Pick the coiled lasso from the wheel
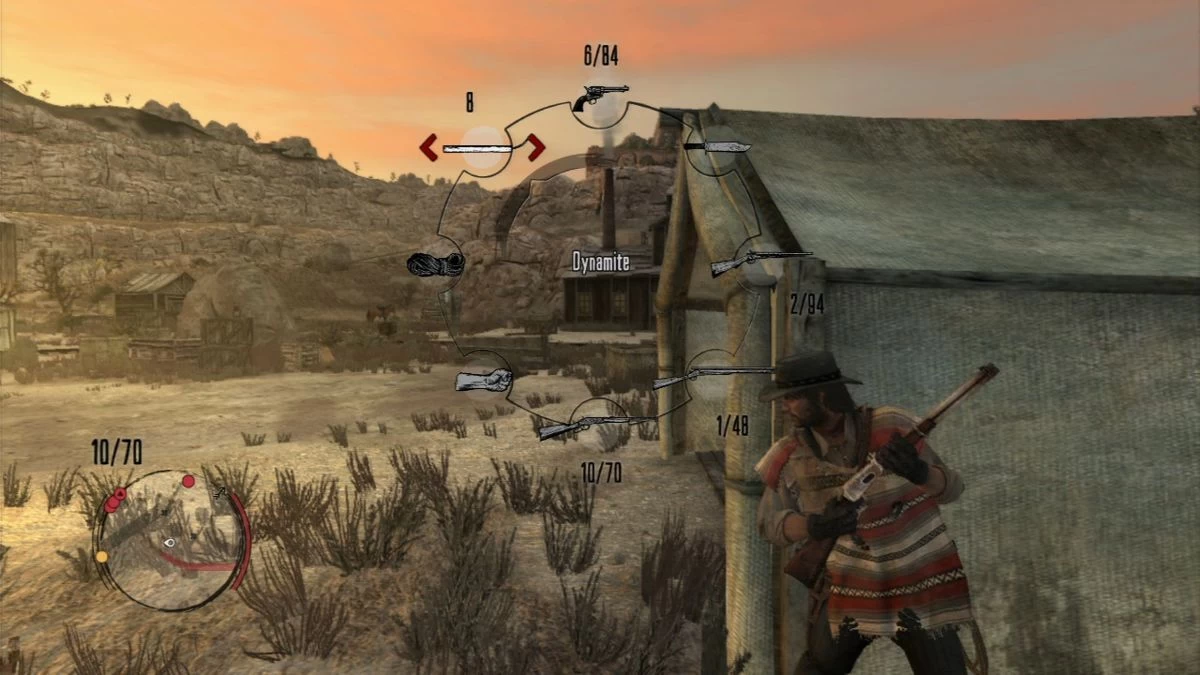Viewport: 1200px width, 675px height. [435, 264]
